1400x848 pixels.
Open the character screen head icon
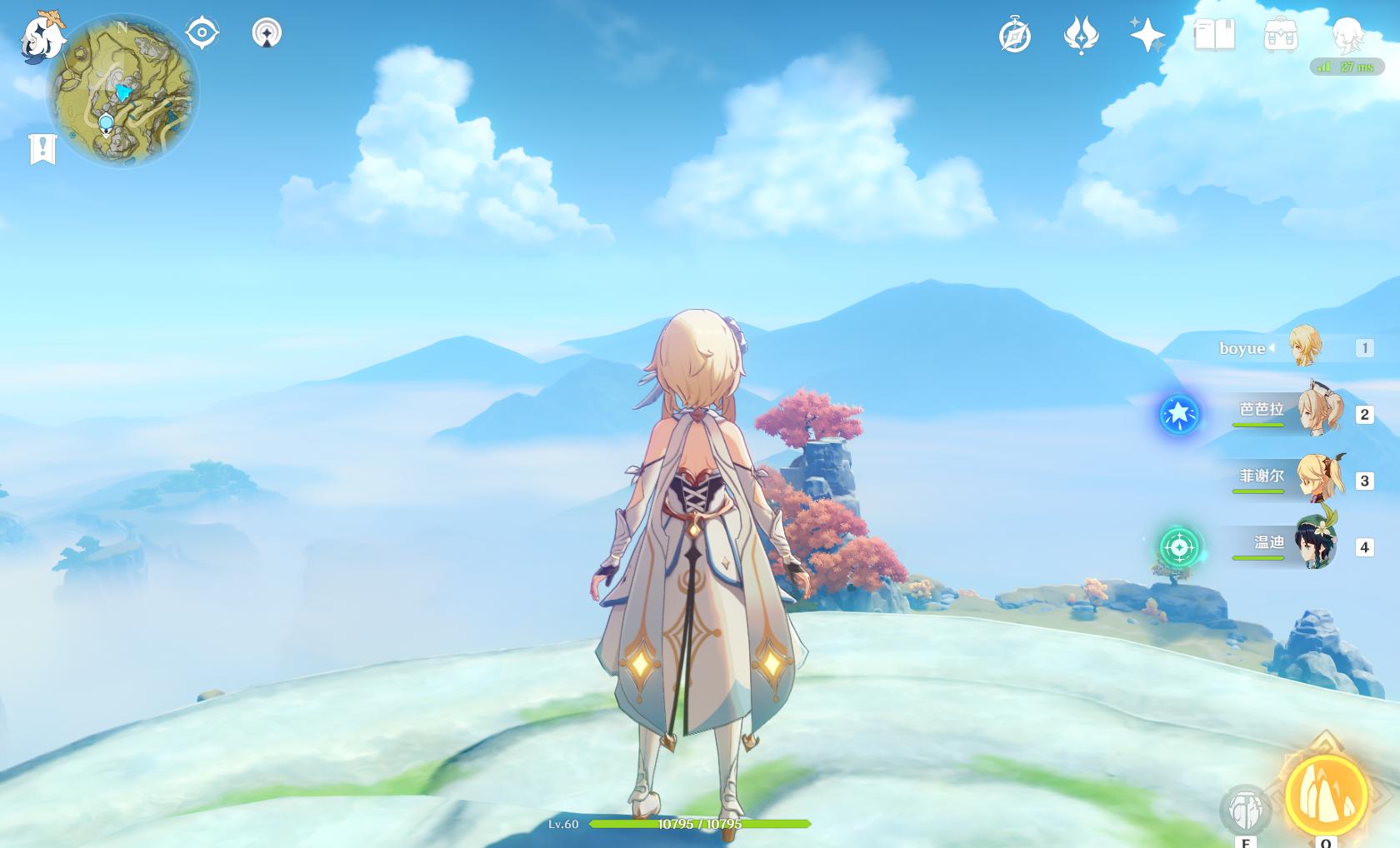(1347, 34)
